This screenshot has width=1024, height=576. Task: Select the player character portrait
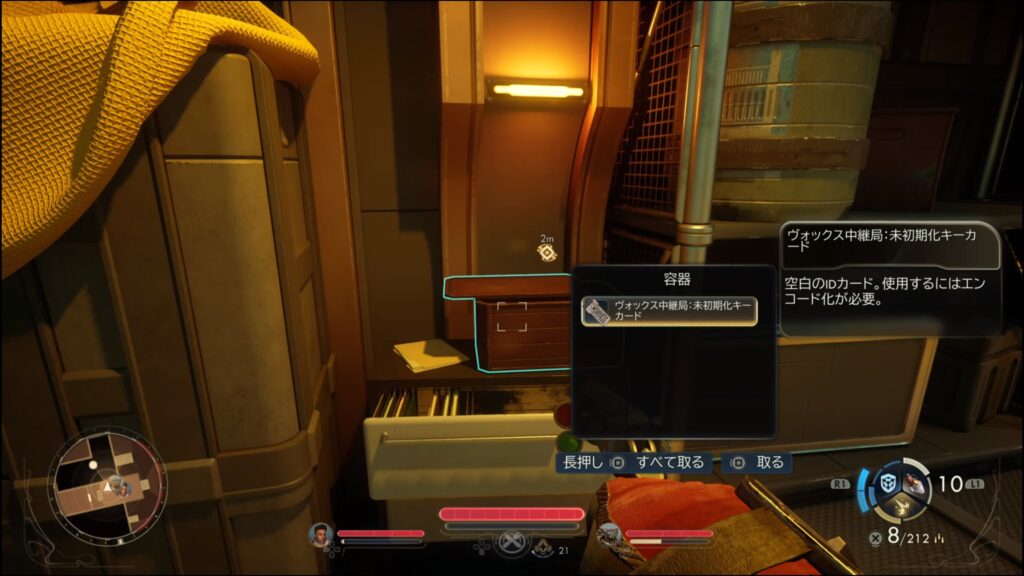[321, 535]
